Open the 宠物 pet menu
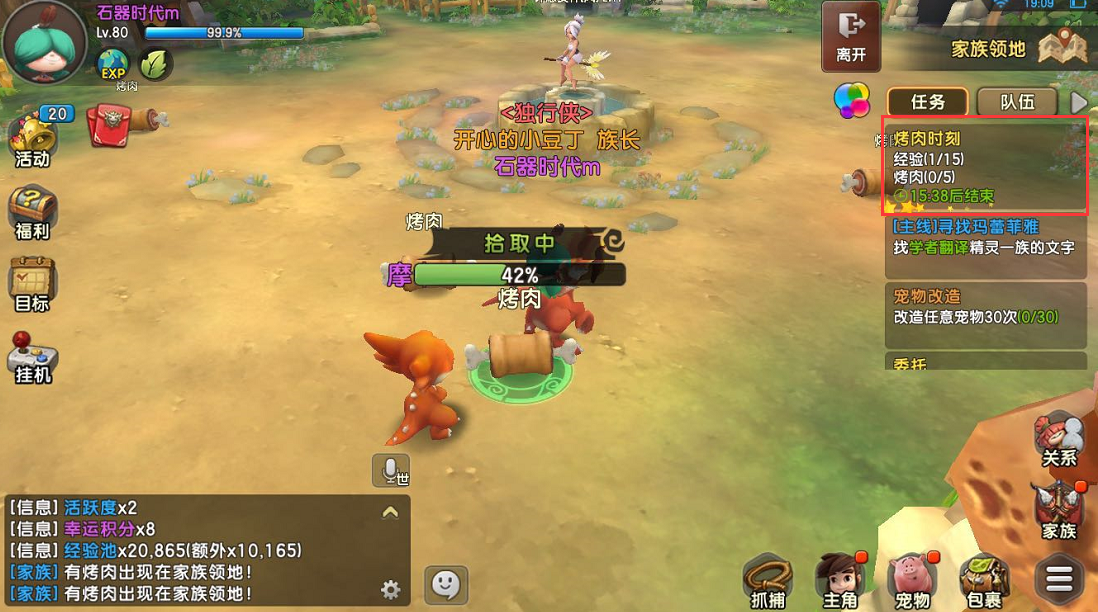1098x612 pixels. point(912,580)
